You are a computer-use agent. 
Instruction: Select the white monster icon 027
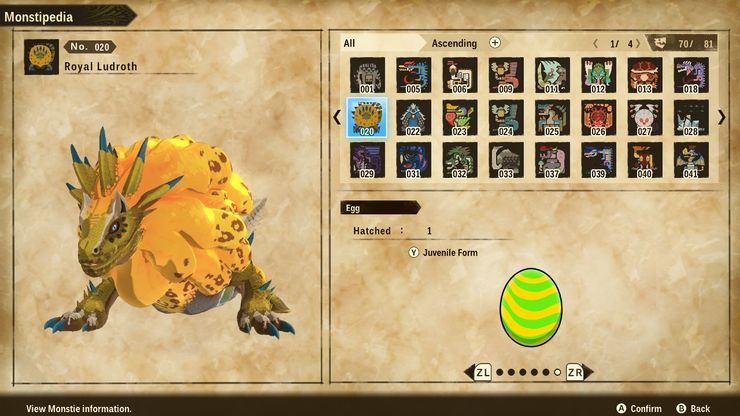coord(644,117)
